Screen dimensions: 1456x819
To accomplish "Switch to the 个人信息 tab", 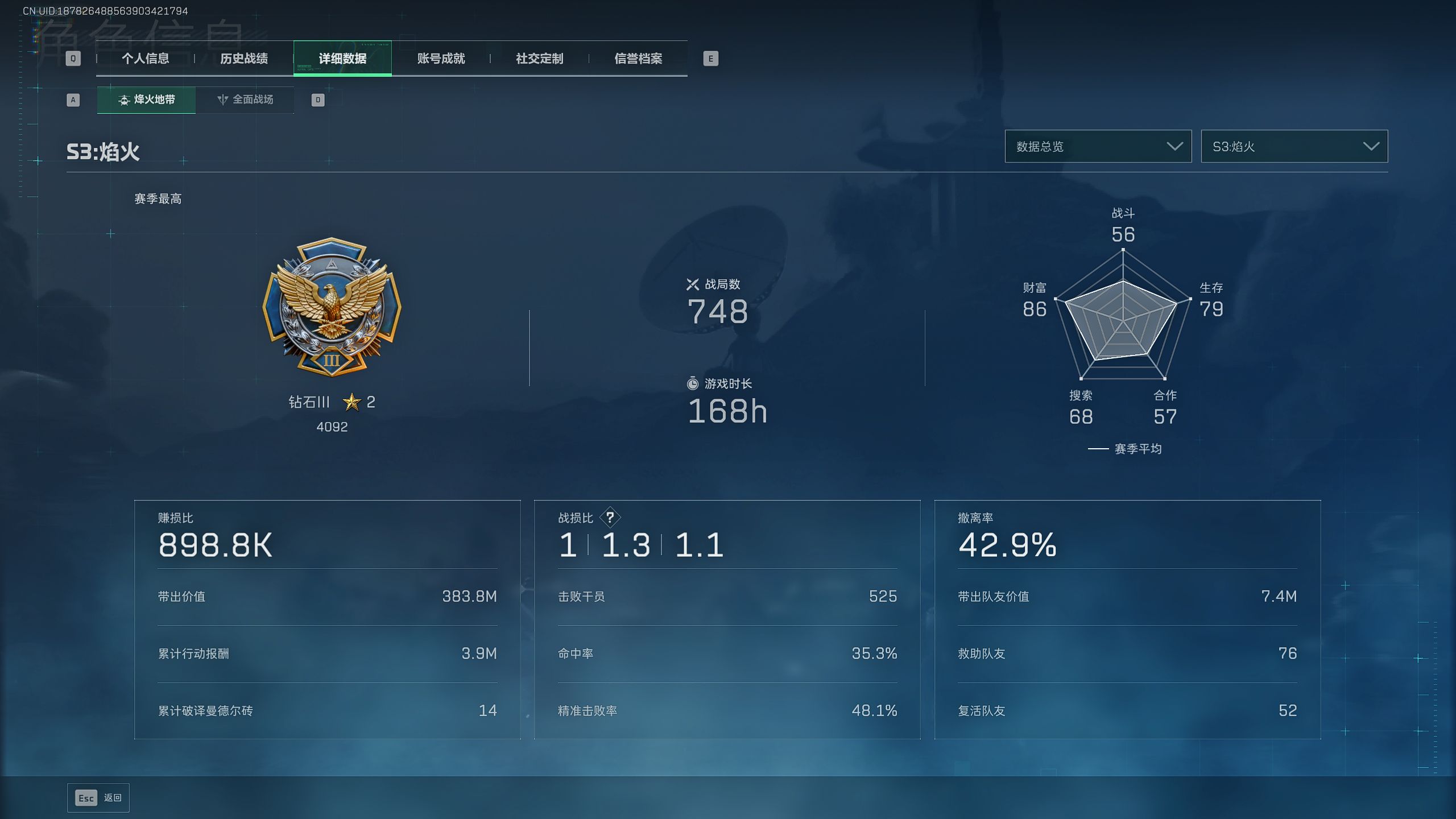I will pos(145,59).
